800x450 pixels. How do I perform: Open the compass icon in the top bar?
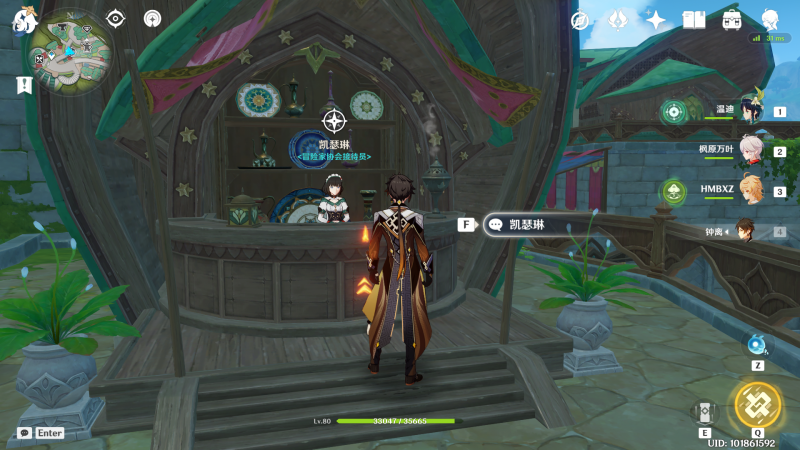pyautogui.click(x=580, y=20)
